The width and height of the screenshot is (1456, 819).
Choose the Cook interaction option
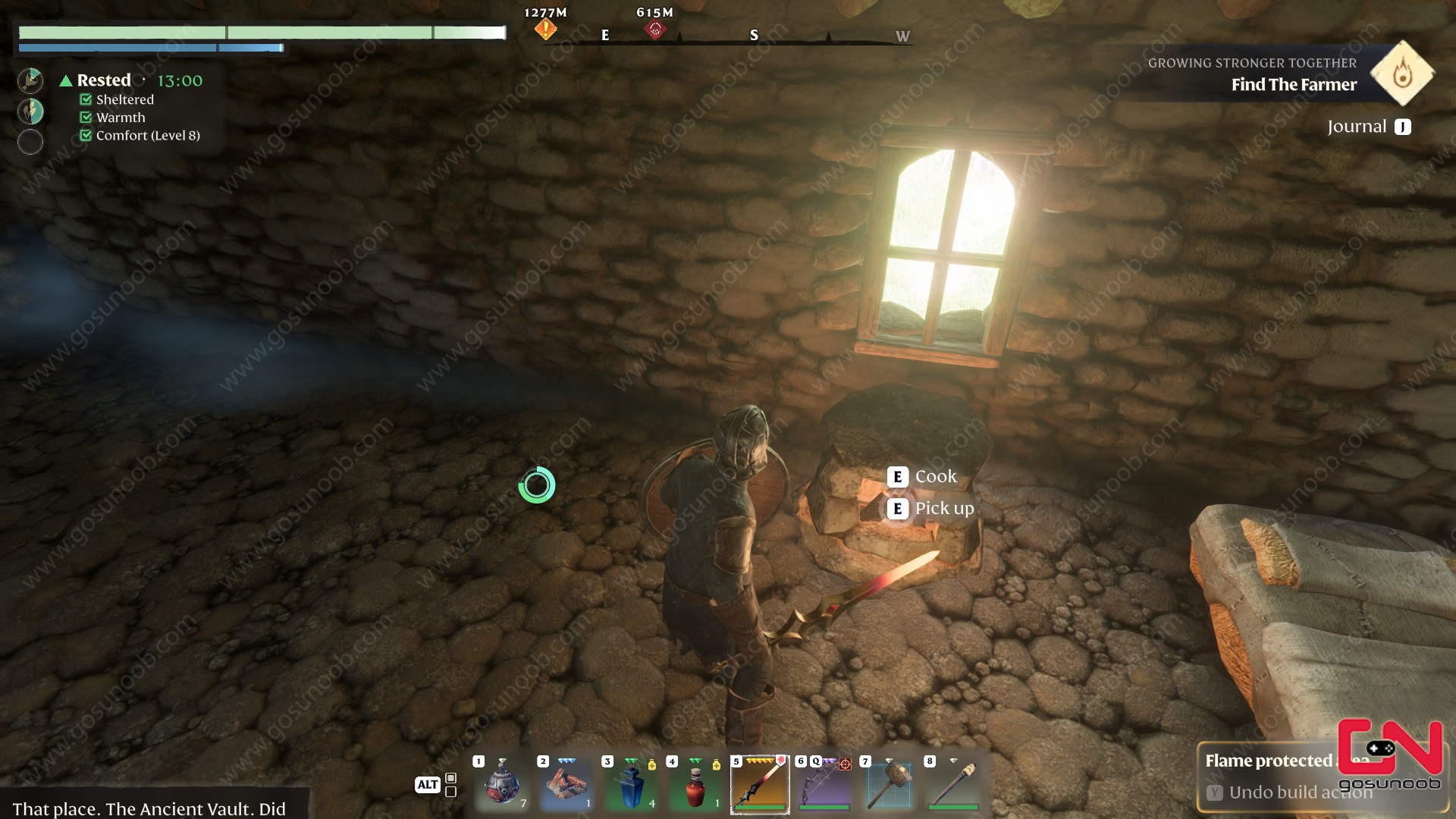pyautogui.click(x=935, y=477)
